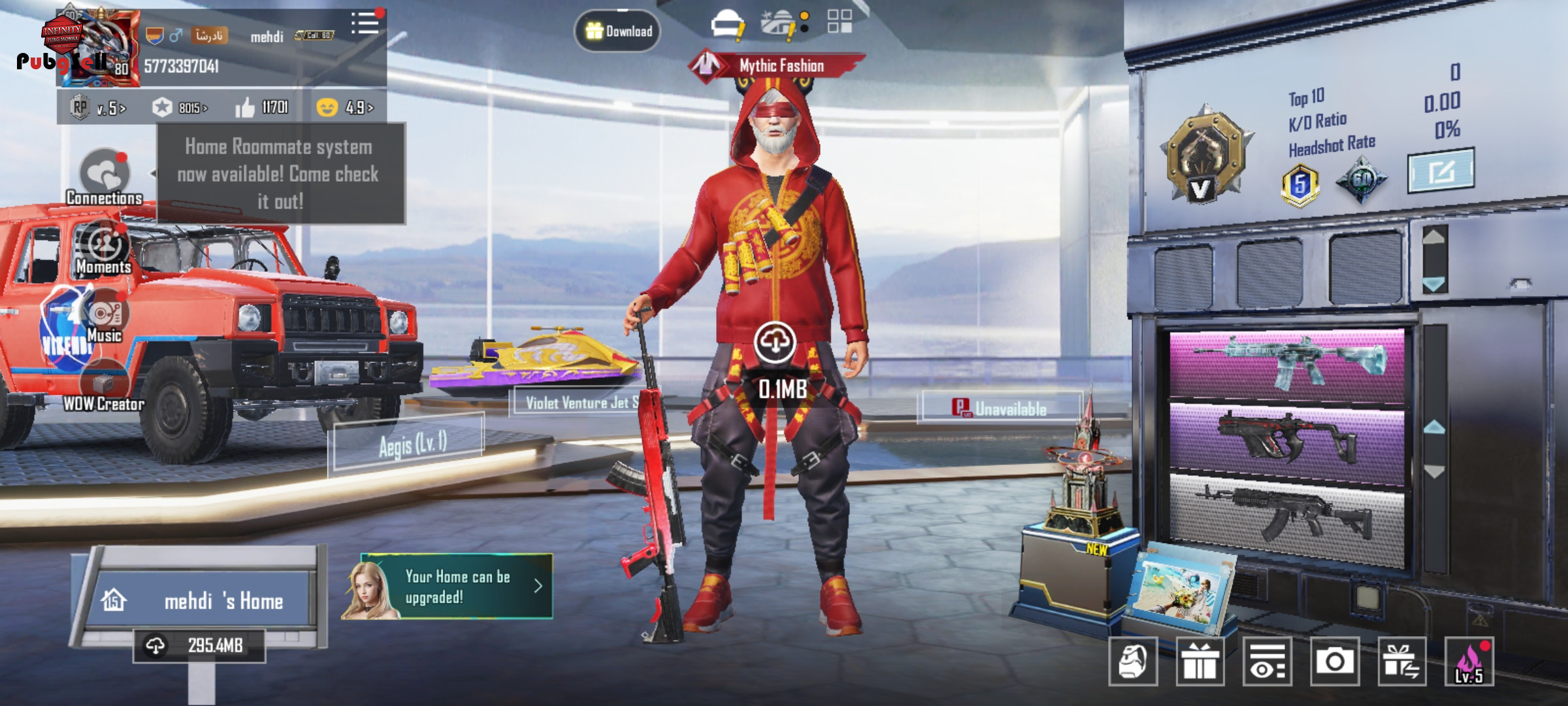Open the Download gift button

(x=617, y=31)
